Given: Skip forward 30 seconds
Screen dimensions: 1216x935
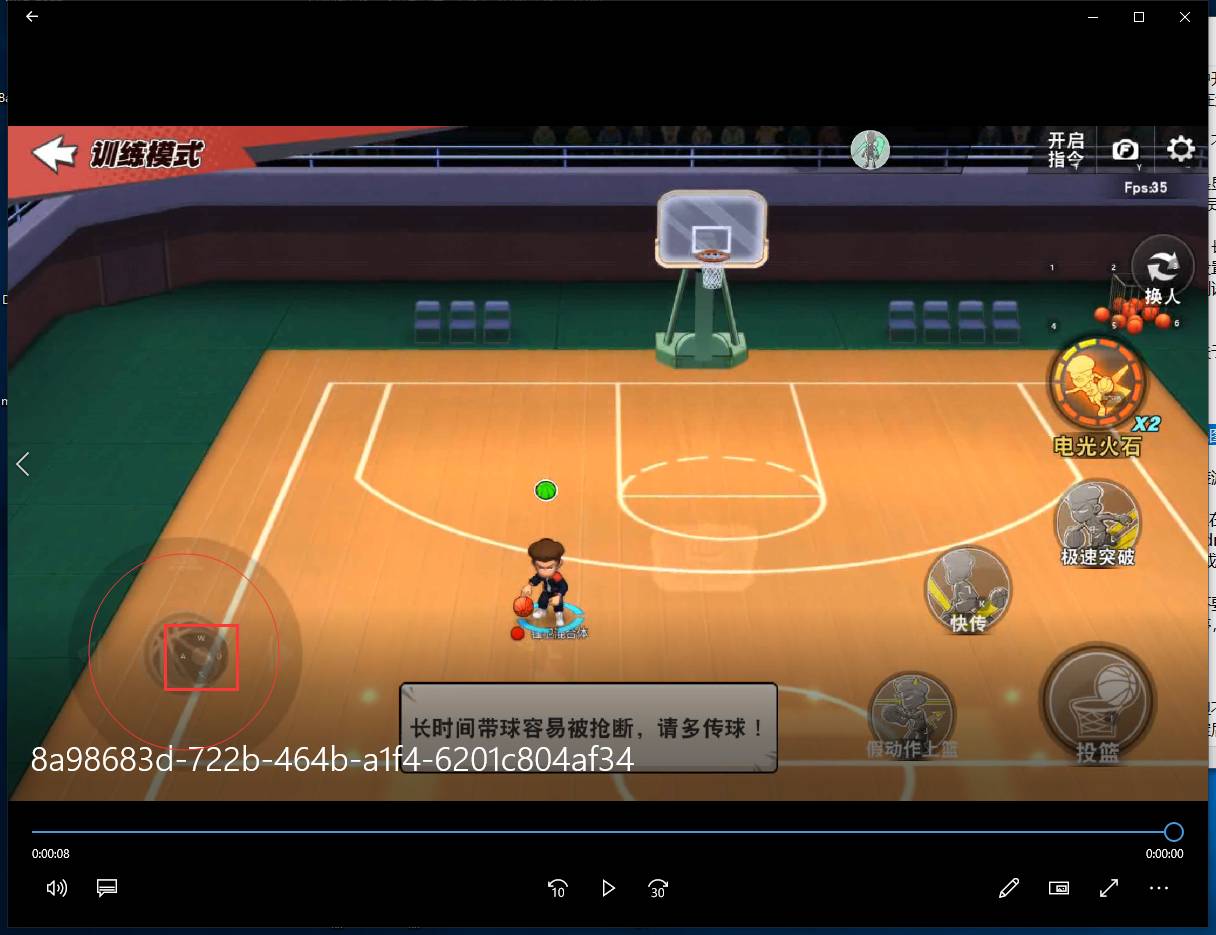Looking at the screenshot, I should [658, 888].
